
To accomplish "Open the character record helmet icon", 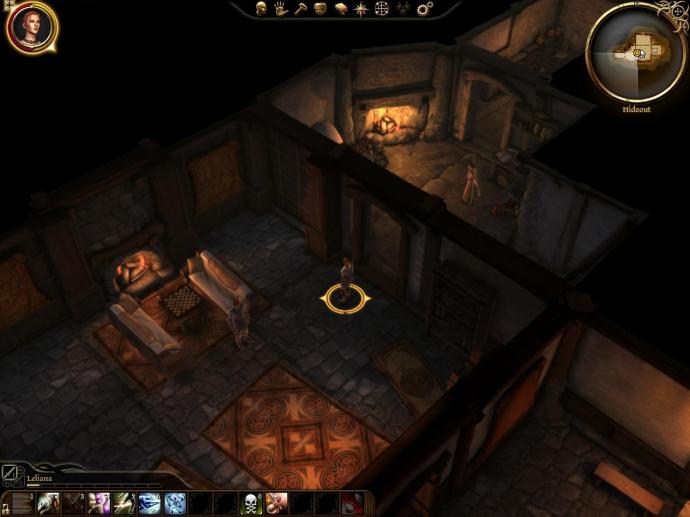I will tap(262, 9).
